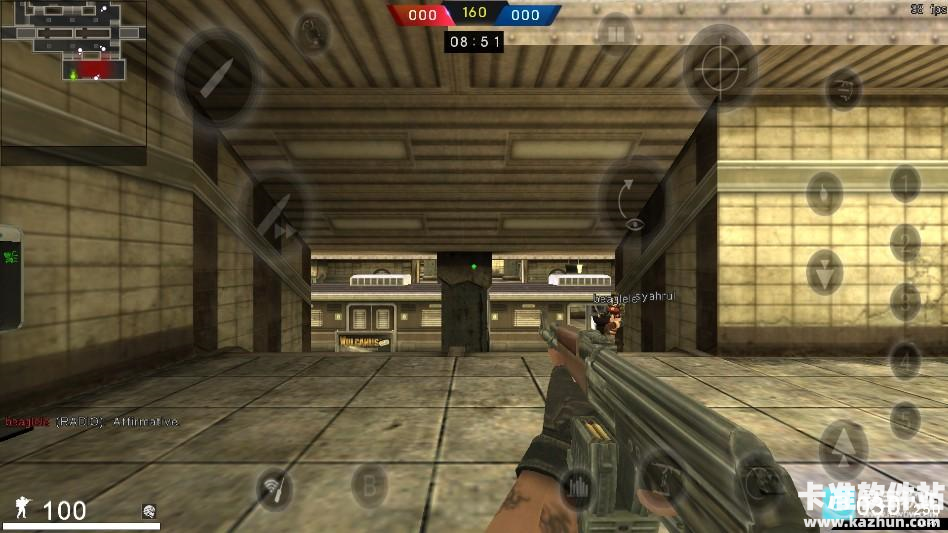Tap the crosshair aim button
This screenshot has width=948, height=533.
click(719, 66)
